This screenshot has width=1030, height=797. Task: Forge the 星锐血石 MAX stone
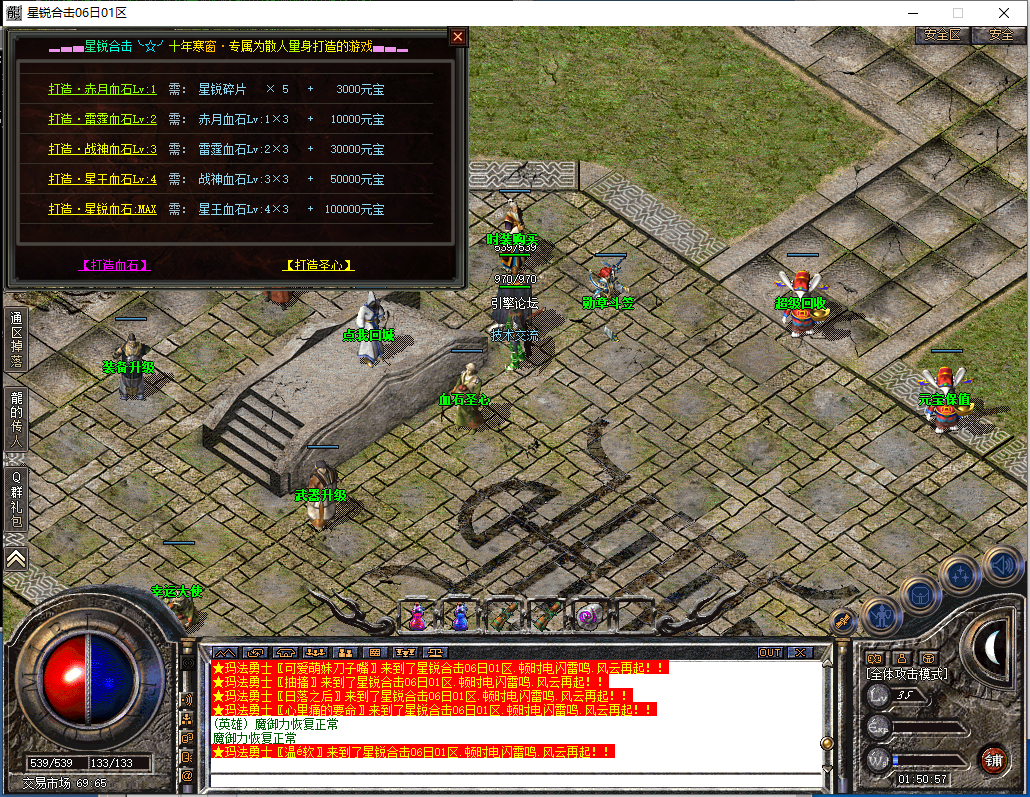pyautogui.click(x=102, y=209)
